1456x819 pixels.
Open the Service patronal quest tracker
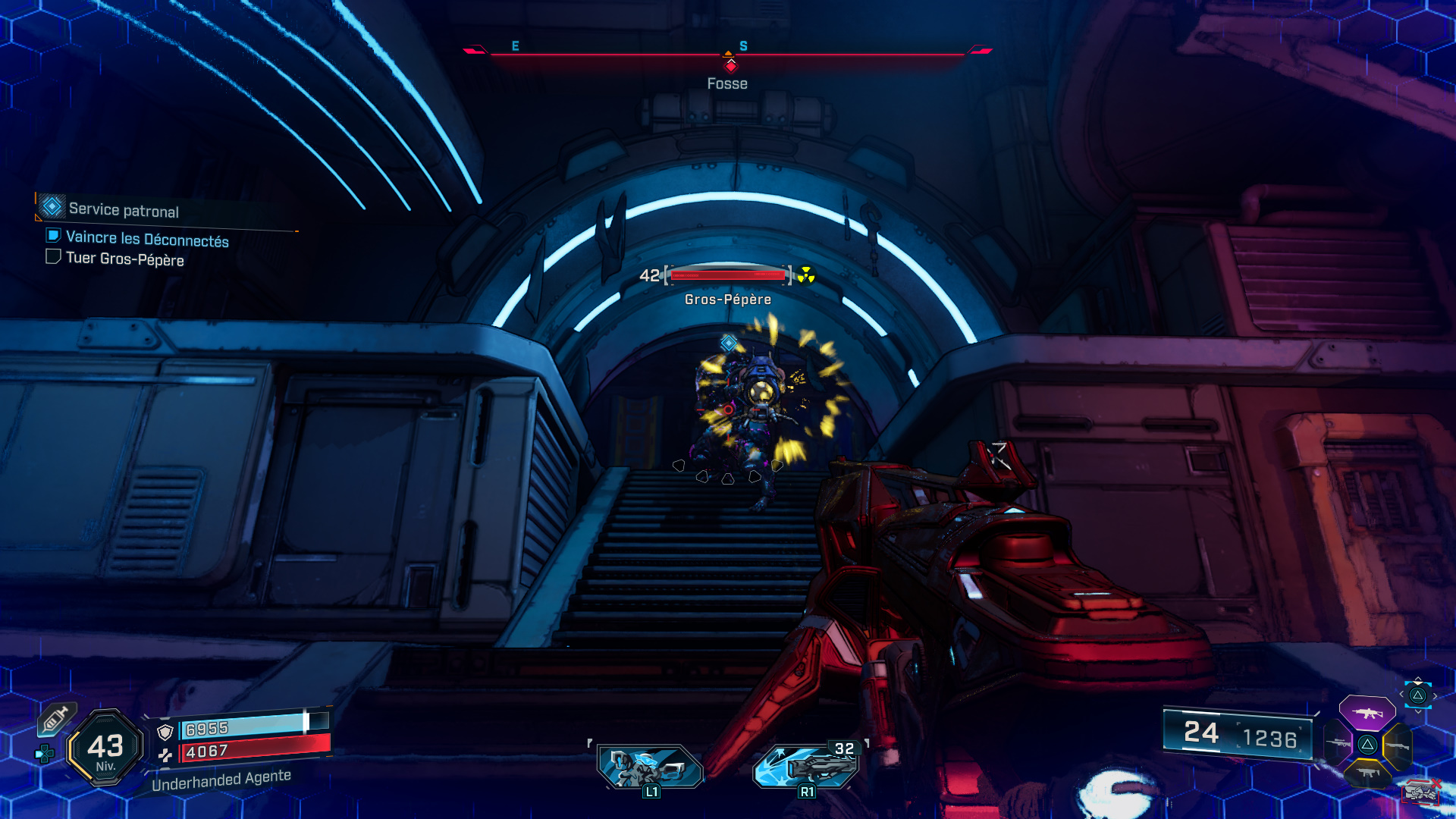(123, 210)
